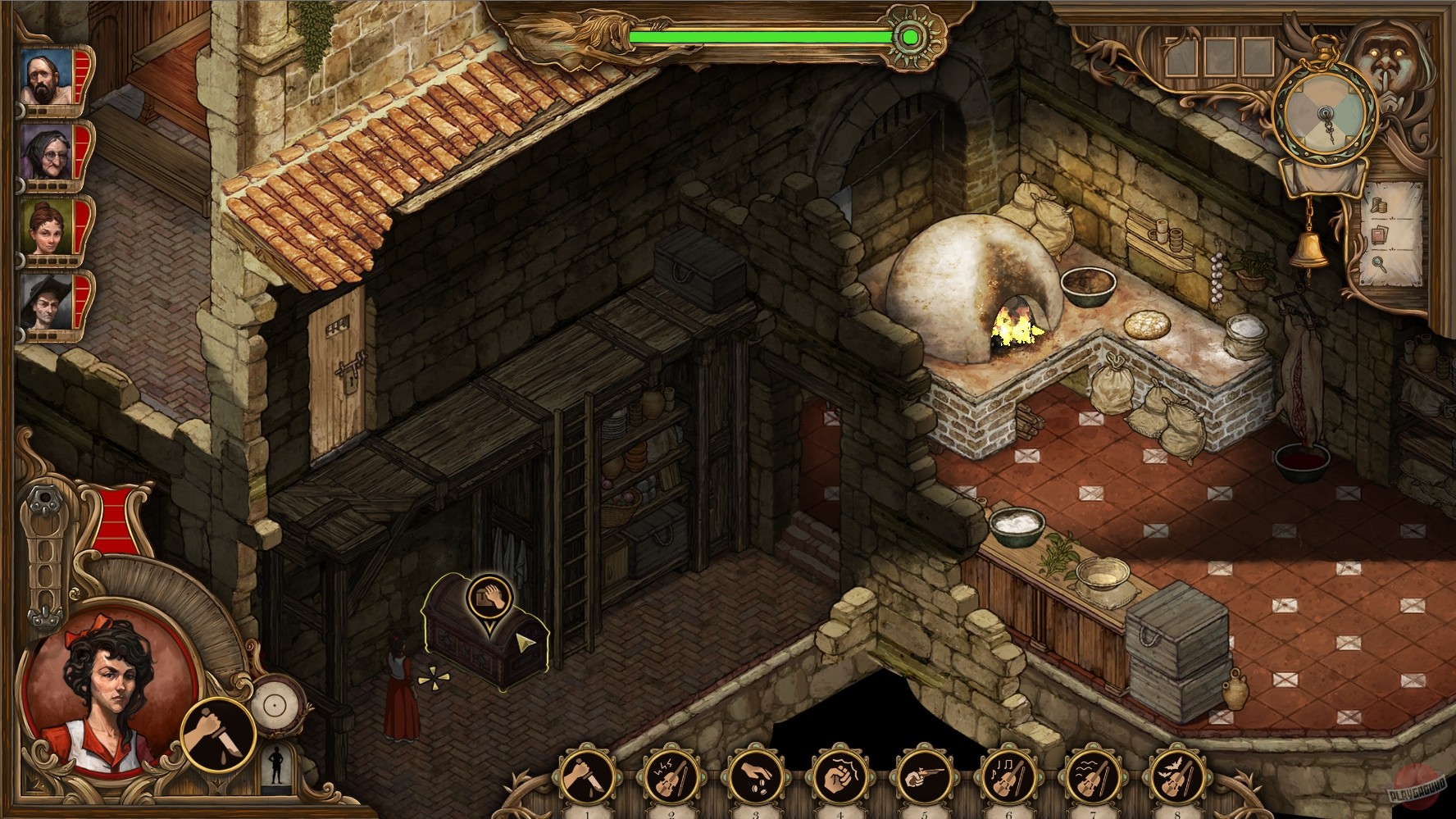This screenshot has width=1456, height=819.
Task: Open the coins entry on the notice scroll
Action: click(1378, 205)
